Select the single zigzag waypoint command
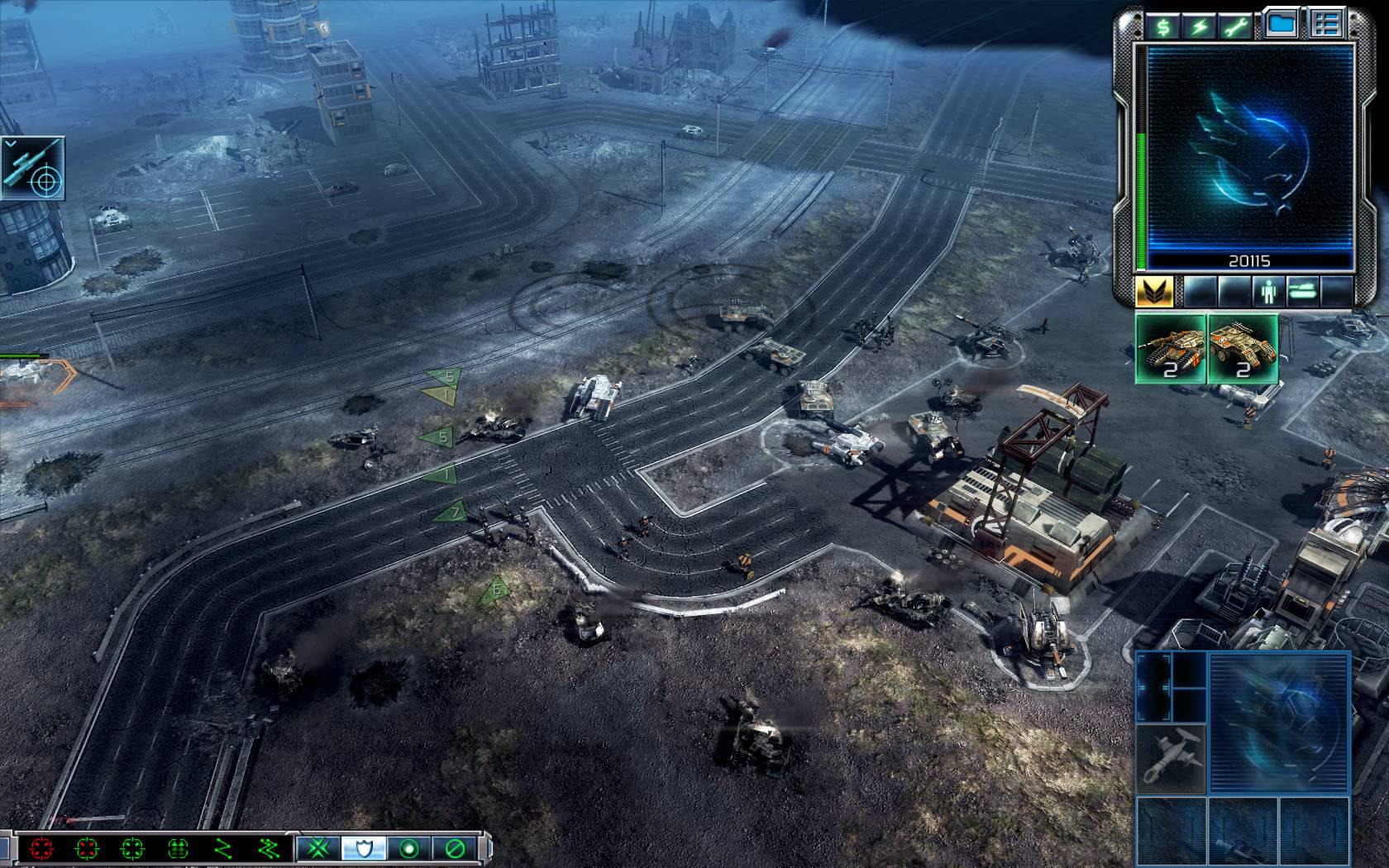Image resolution: width=1389 pixels, height=868 pixels. click(222, 848)
